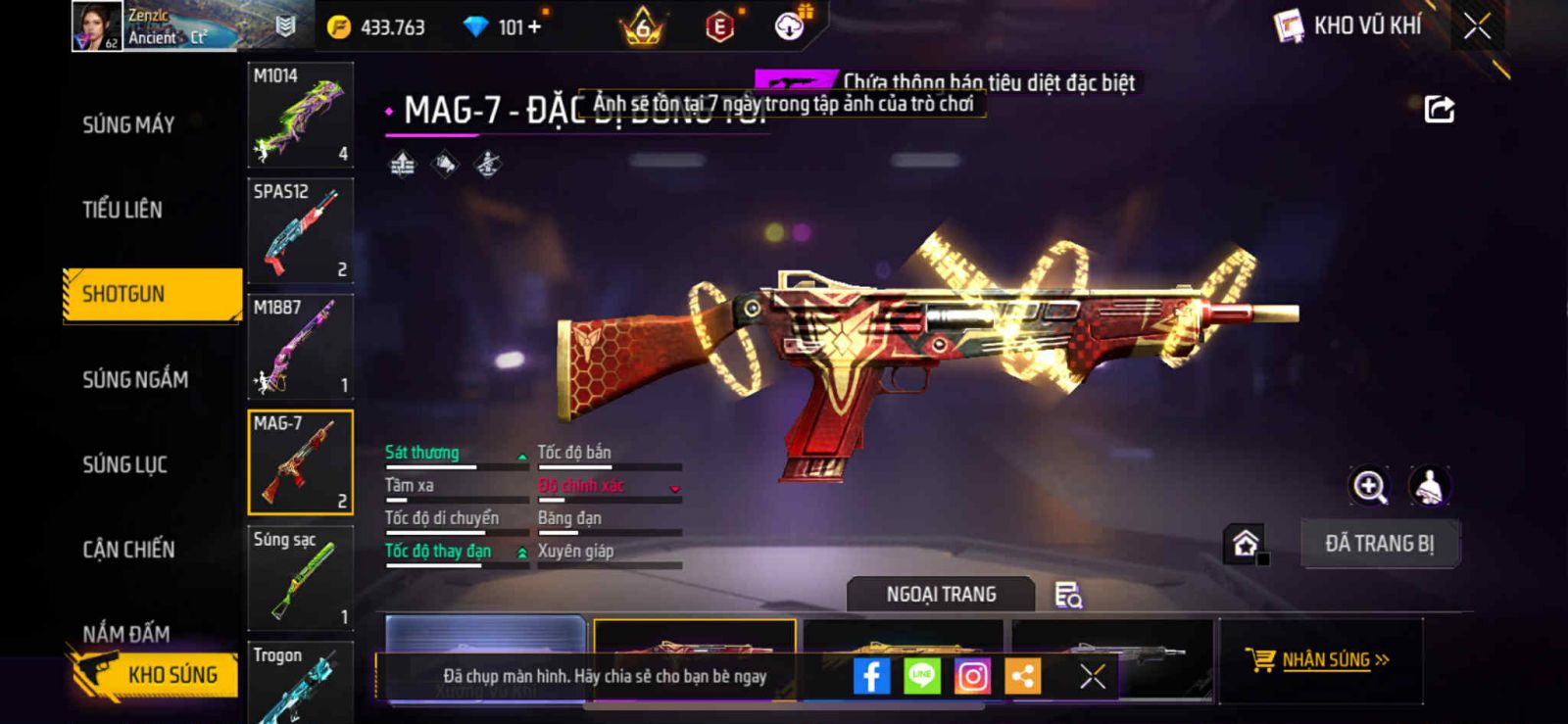Image resolution: width=1568 pixels, height=724 pixels.
Task: Open the CẬN CHIẾN category
Action: [x=128, y=550]
